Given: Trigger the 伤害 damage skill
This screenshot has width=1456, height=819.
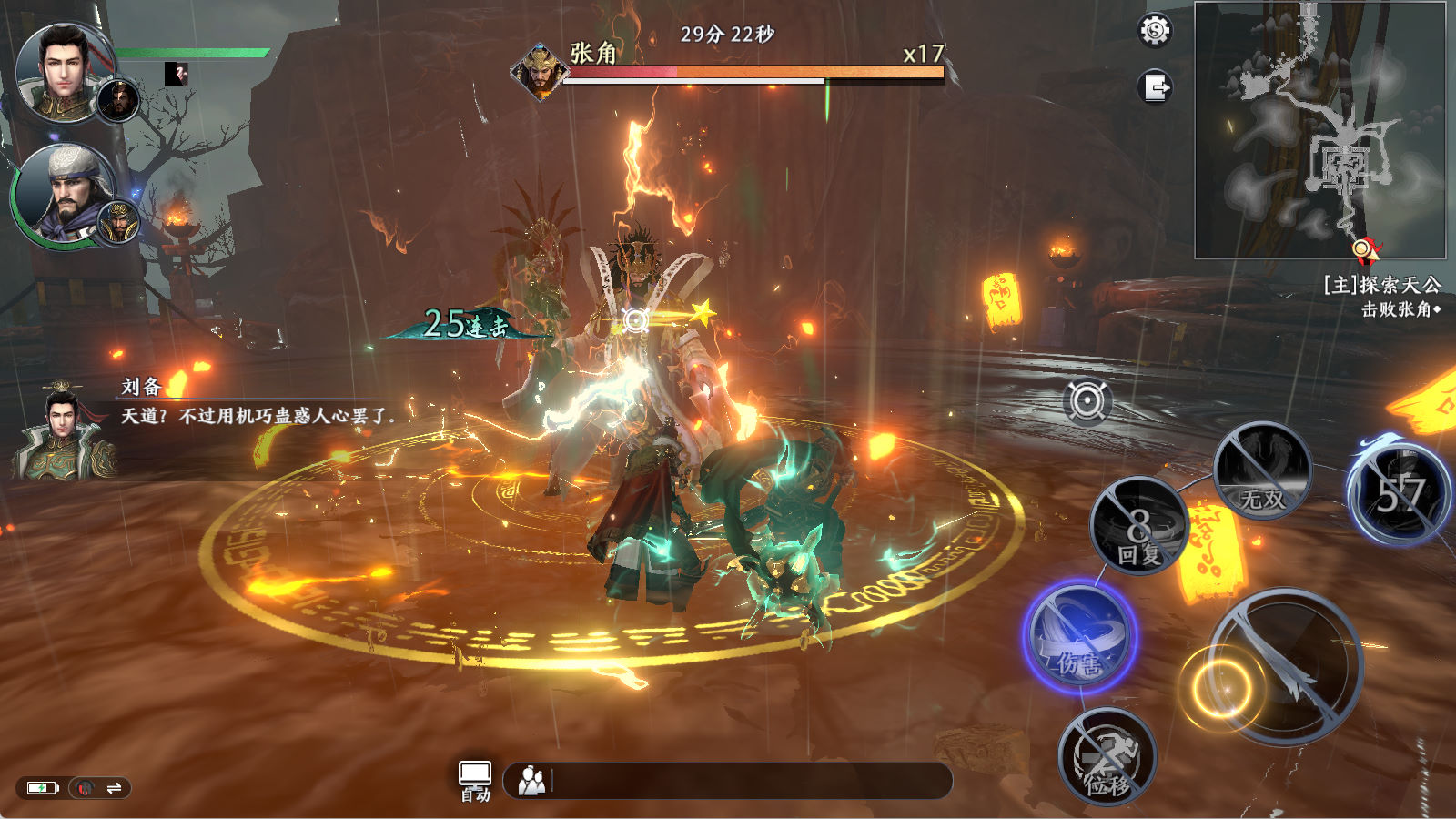Looking at the screenshot, I should pyautogui.click(x=1080, y=636).
